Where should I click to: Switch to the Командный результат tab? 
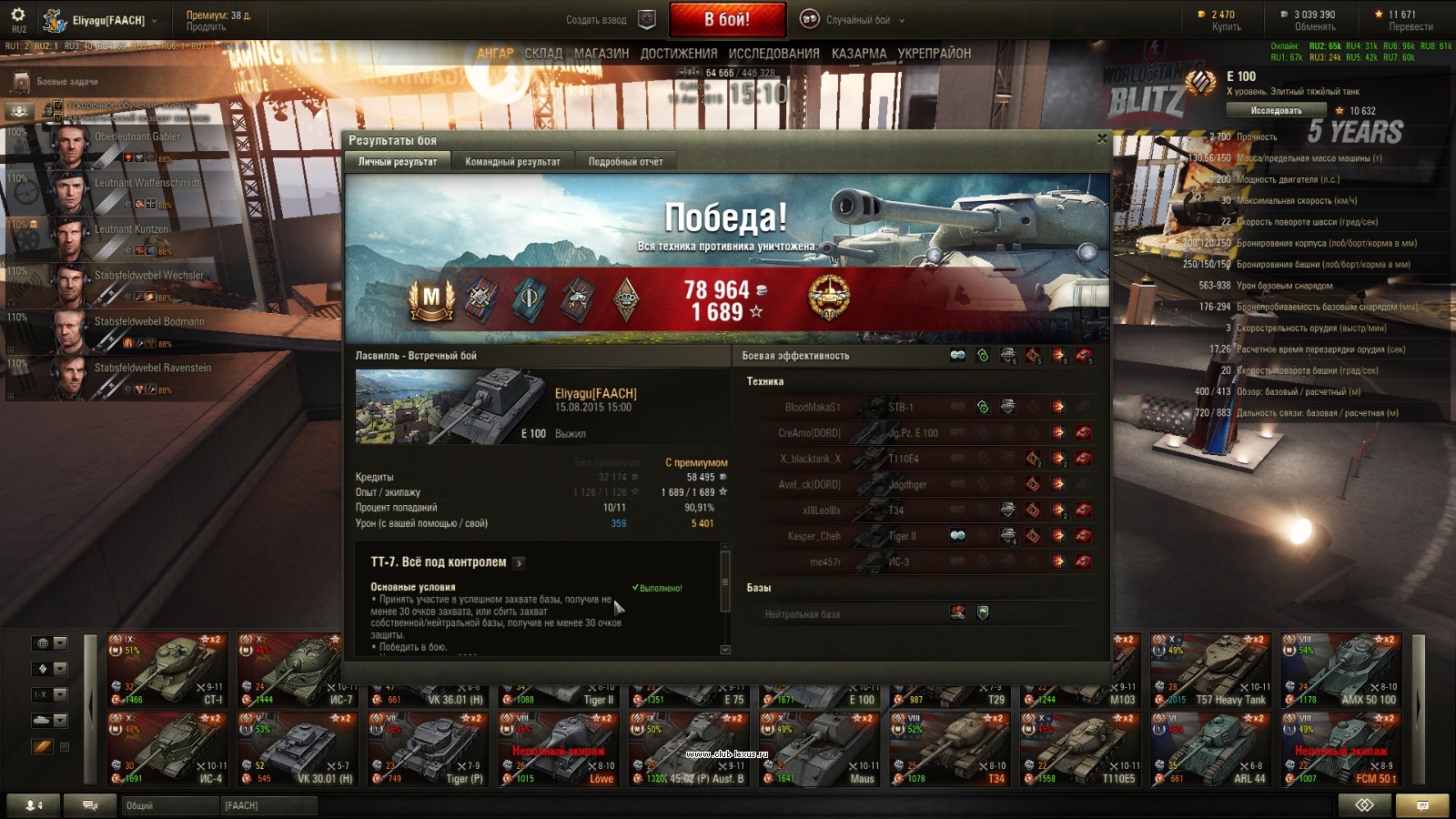512,162
